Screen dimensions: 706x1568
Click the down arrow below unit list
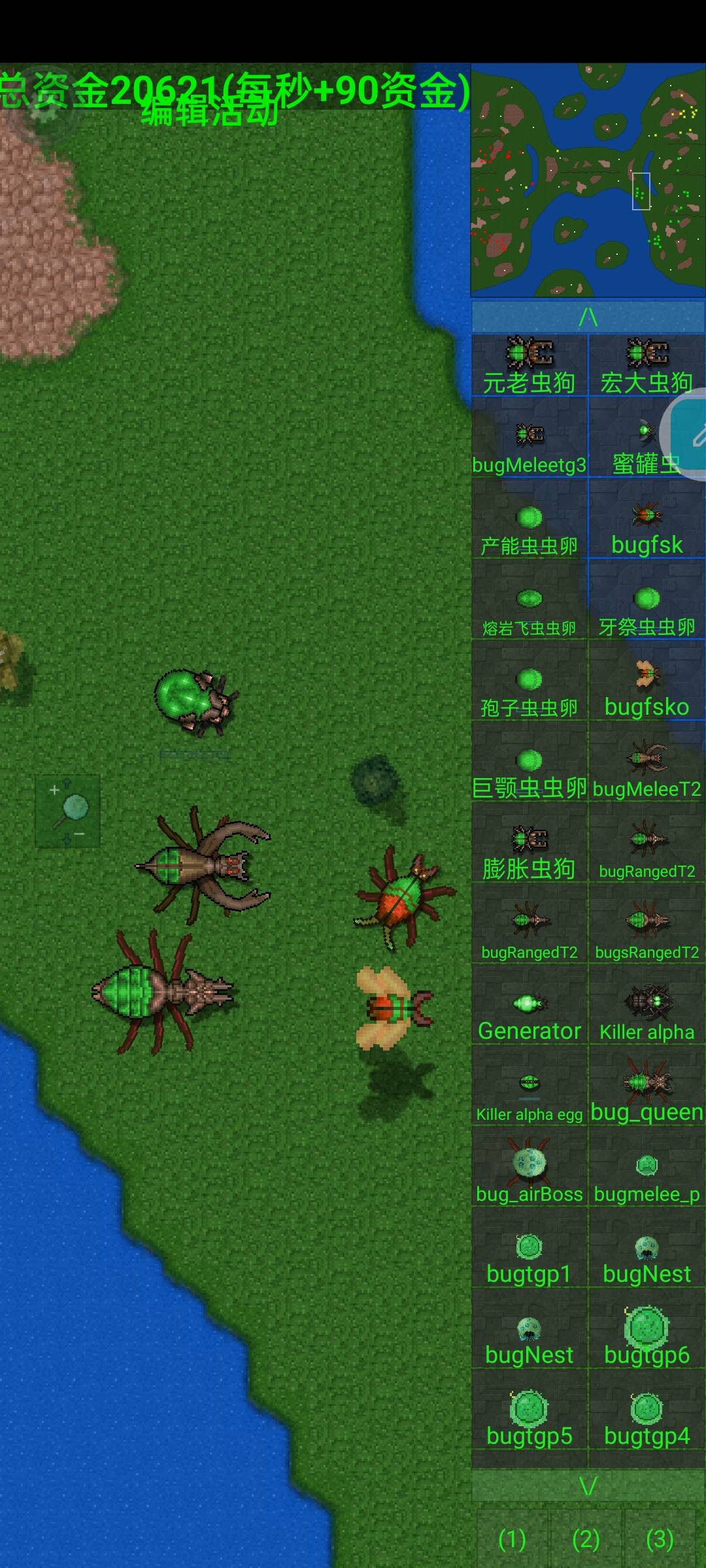point(588,1486)
